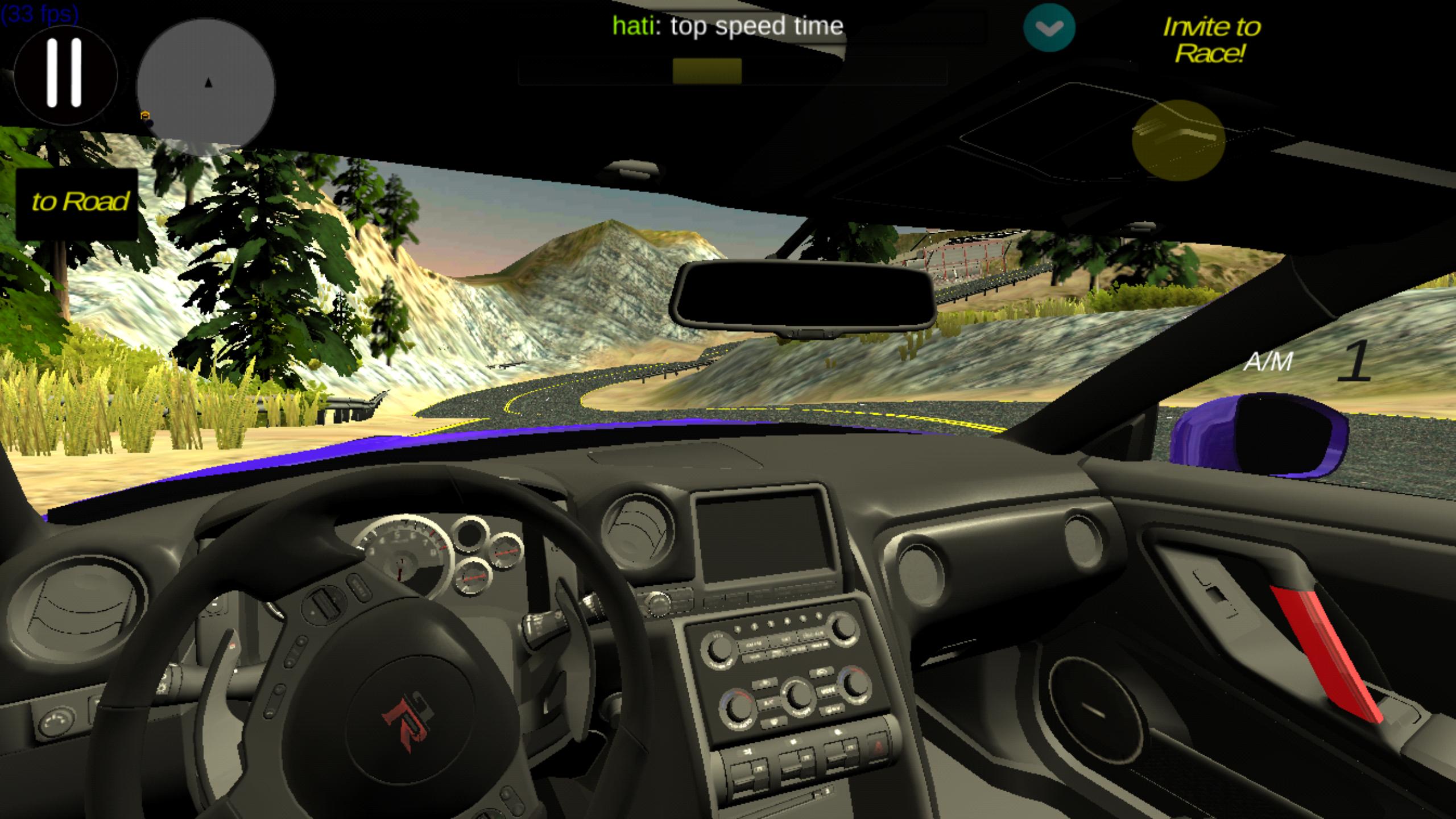The image size is (1456, 819).
Task: Tap the compass north arrow
Action: pyautogui.click(x=208, y=83)
